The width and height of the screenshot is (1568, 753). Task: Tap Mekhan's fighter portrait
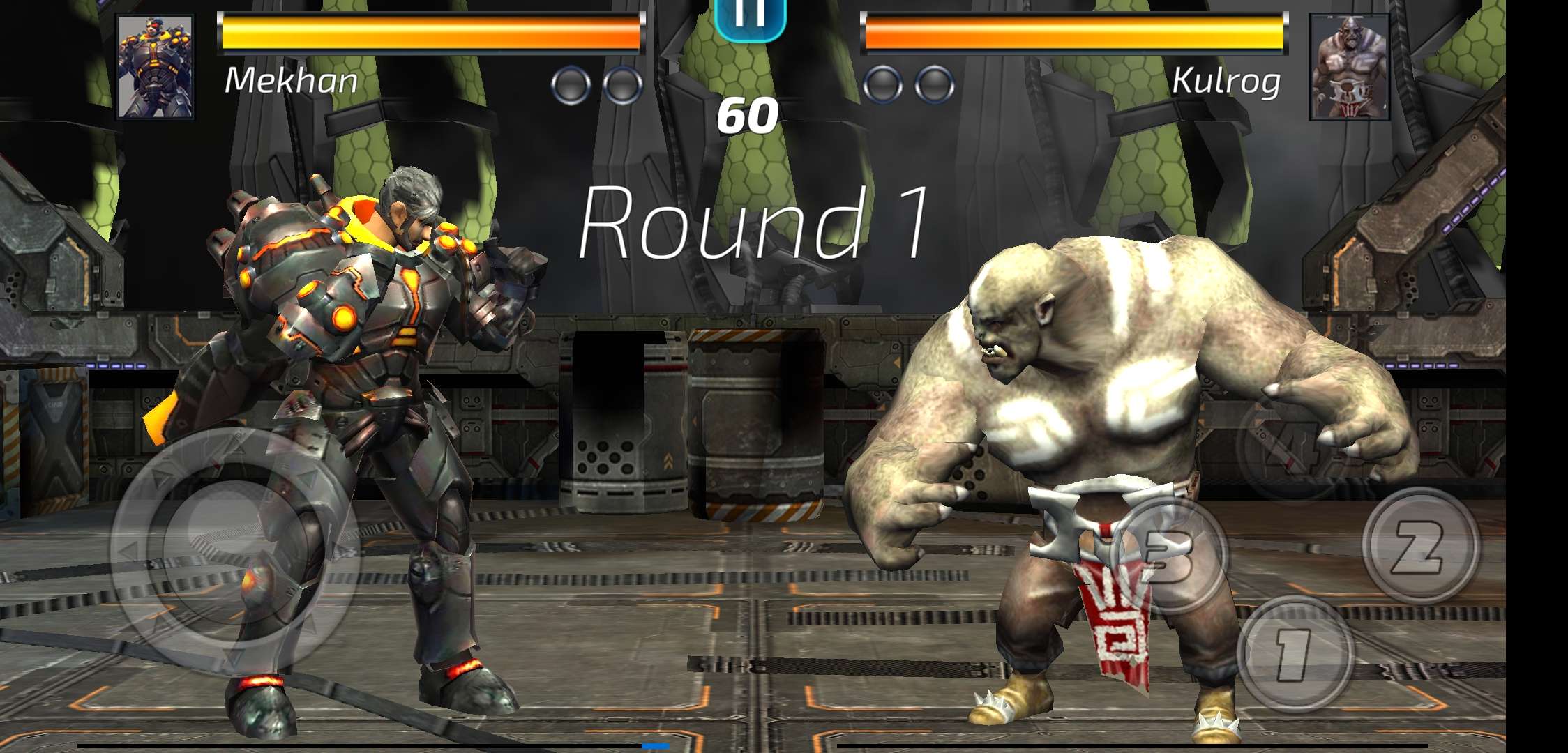(x=155, y=67)
